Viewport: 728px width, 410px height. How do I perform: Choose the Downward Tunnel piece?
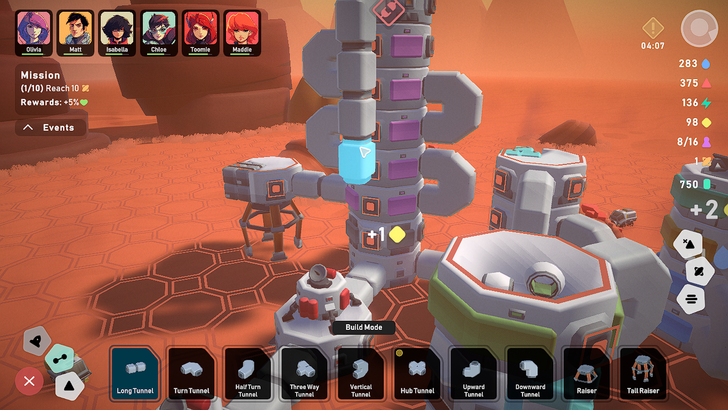click(531, 372)
